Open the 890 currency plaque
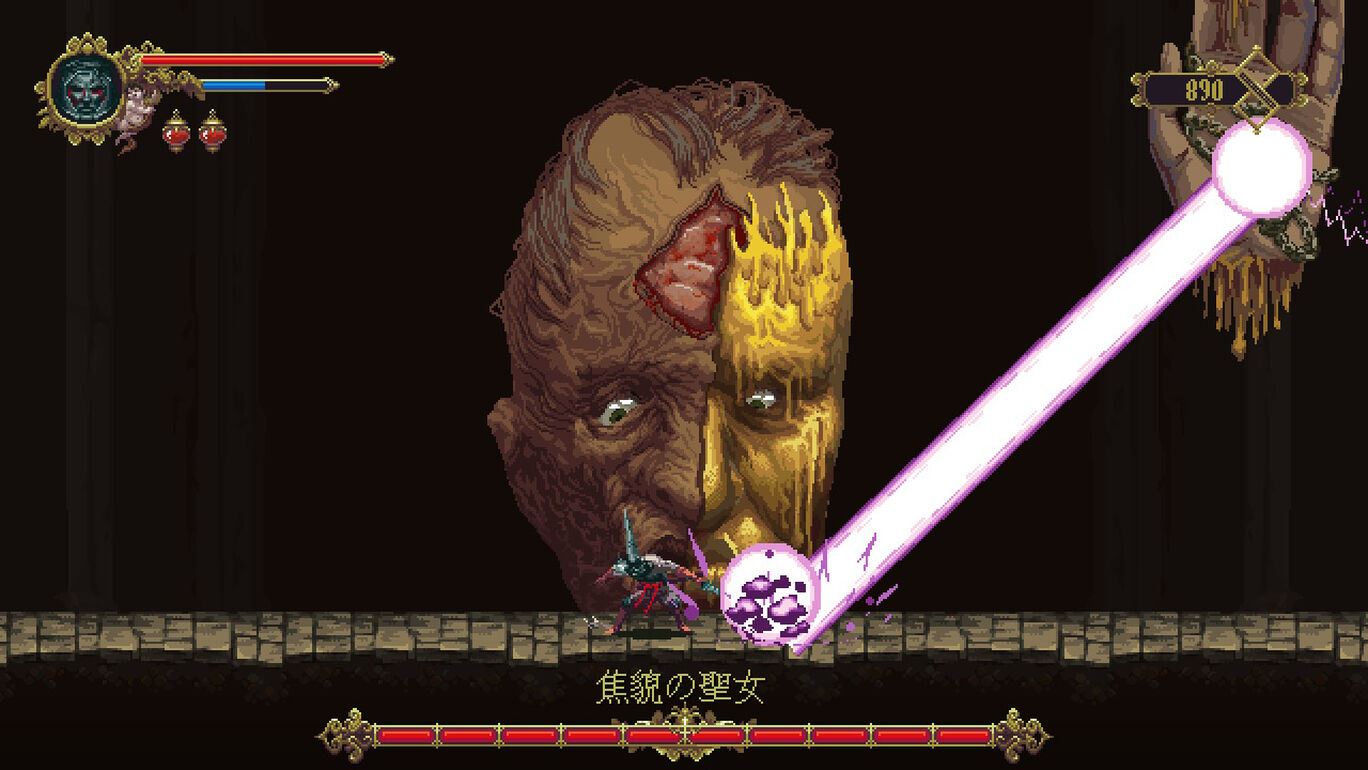Viewport: 1368px width, 770px height. (x=1207, y=88)
